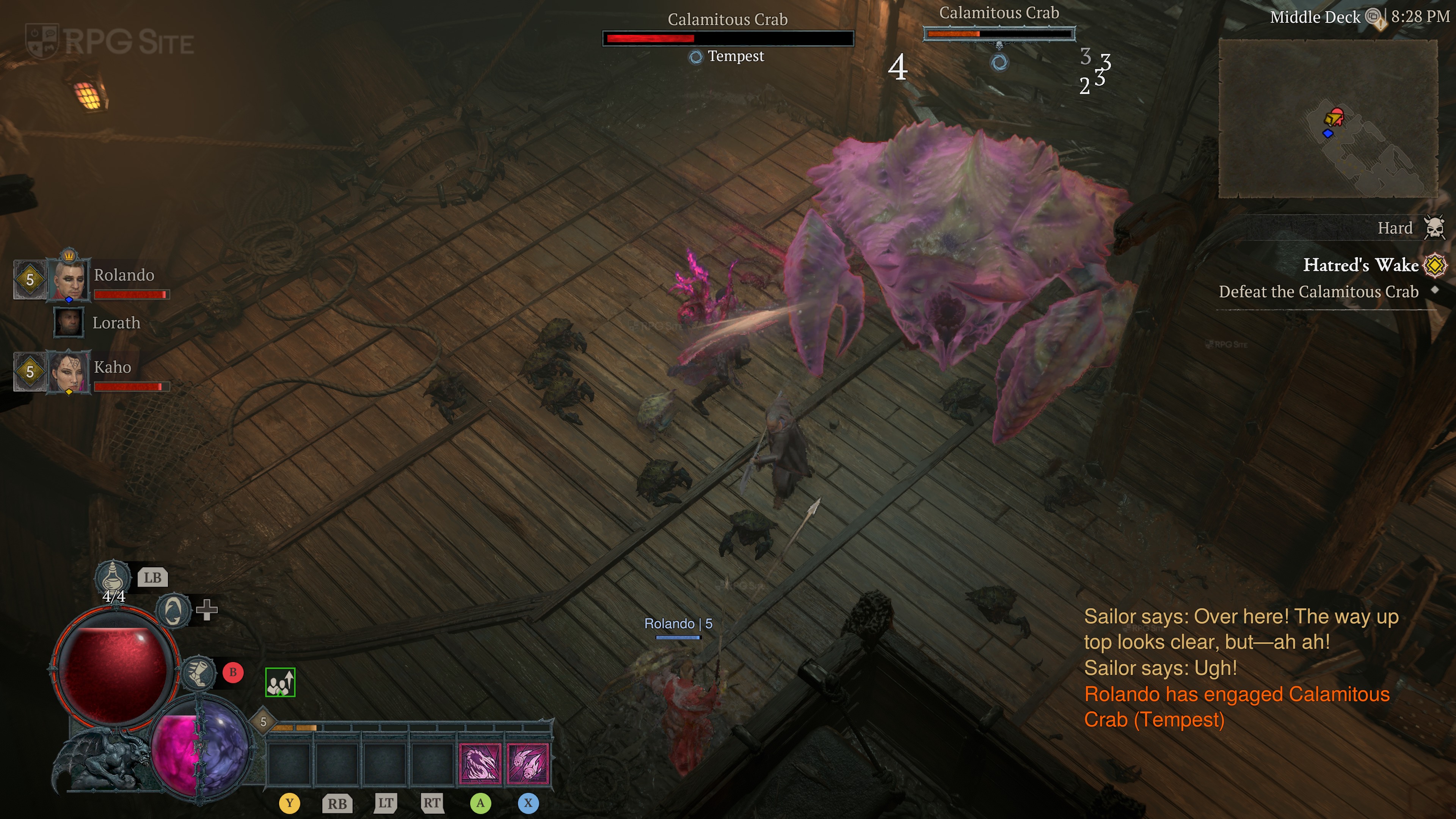Open the minimap of Middle Deck
The image size is (1456, 819).
point(1328,119)
